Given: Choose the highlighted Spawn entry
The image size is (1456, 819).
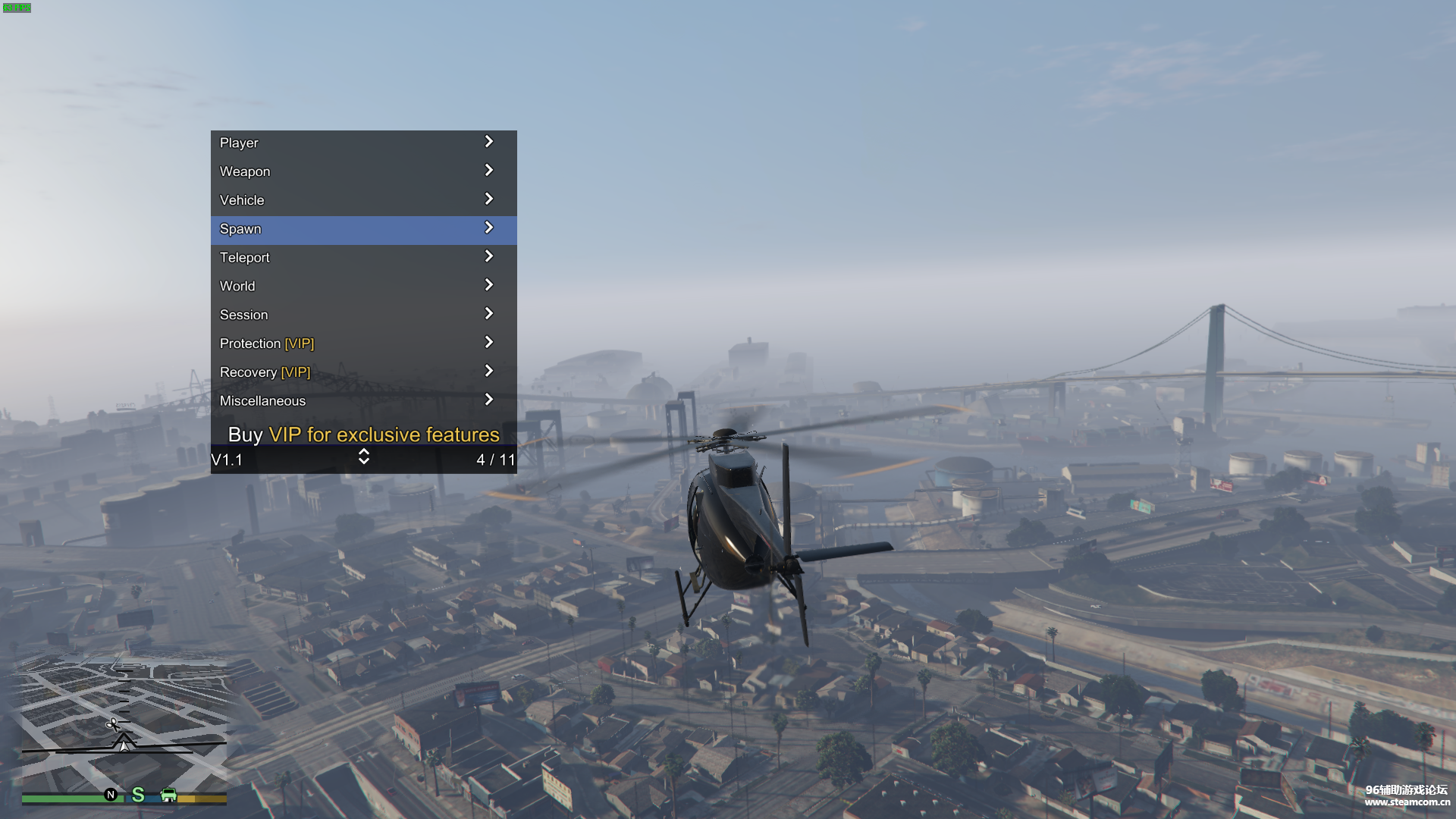Looking at the screenshot, I should [363, 230].
